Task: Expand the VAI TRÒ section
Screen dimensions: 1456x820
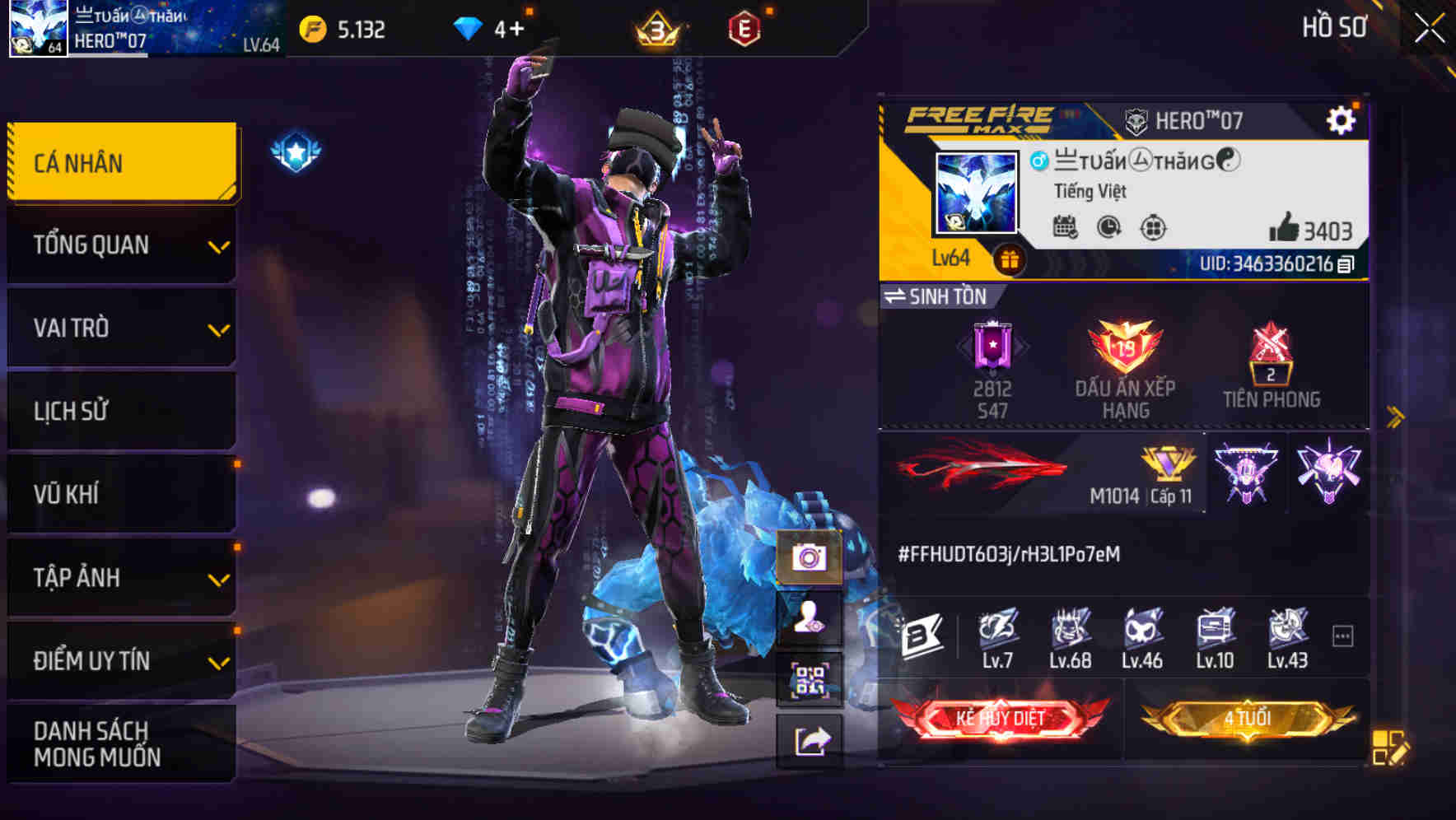Action: point(120,328)
